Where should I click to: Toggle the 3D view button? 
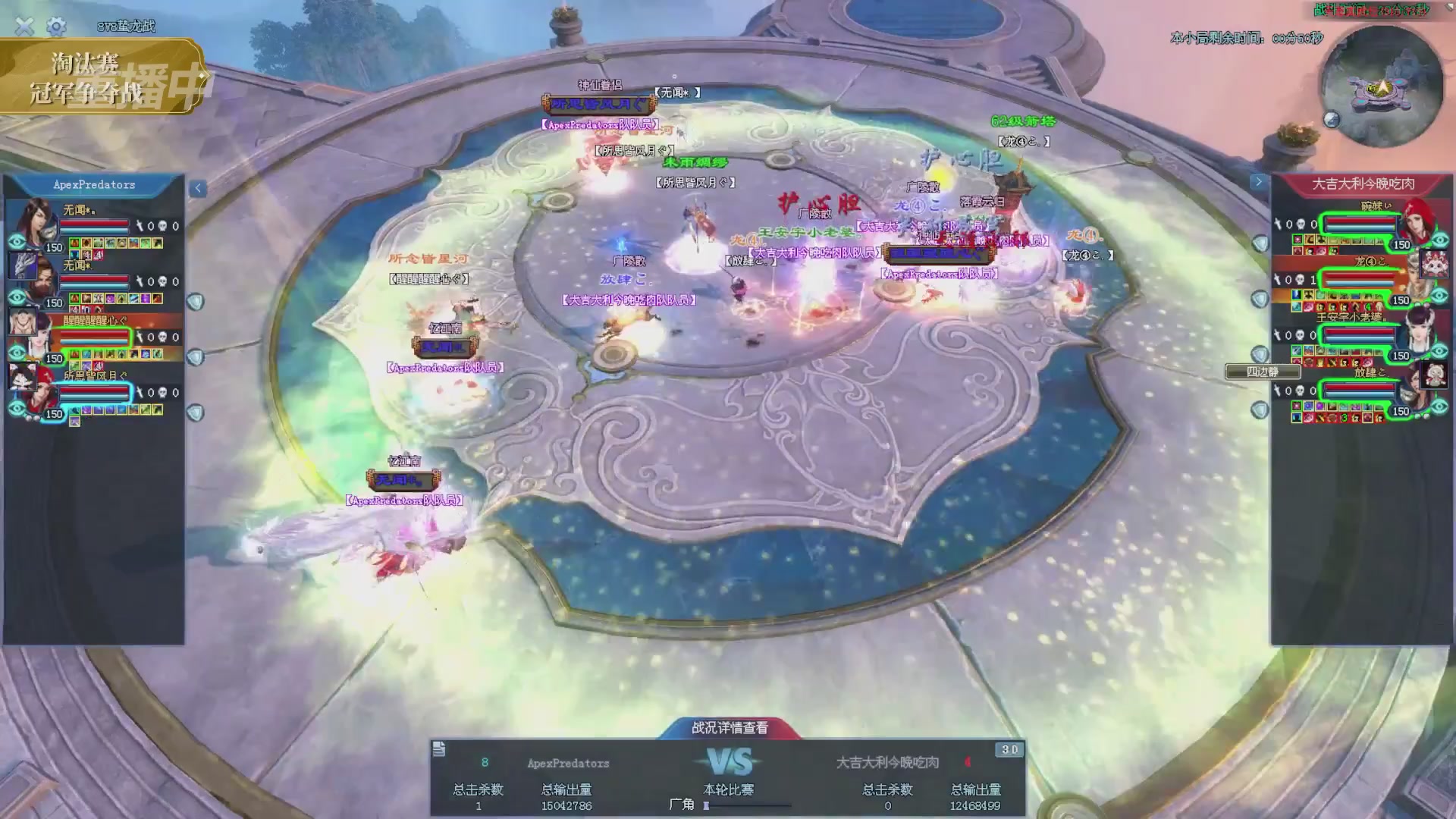click(x=1009, y=750)
